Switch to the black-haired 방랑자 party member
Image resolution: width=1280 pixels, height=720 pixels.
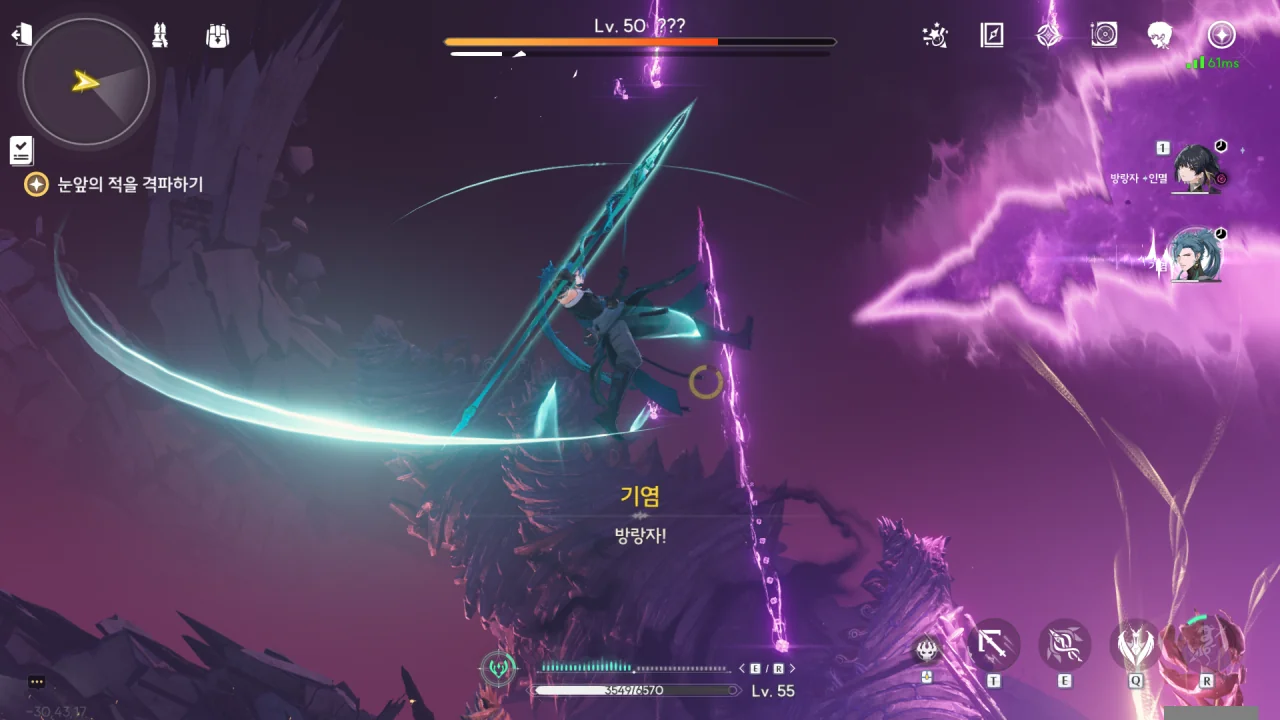tap(1195, 168)
